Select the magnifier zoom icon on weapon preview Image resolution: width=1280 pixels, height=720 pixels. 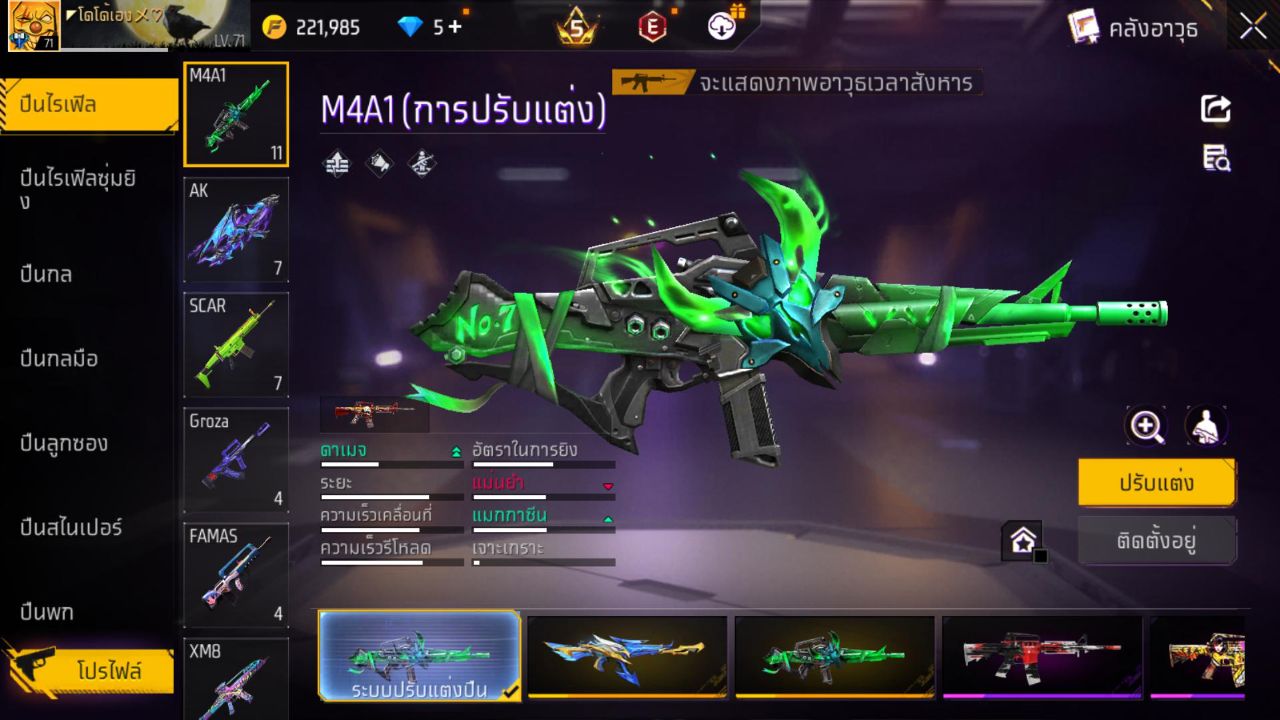(1146, 425)
